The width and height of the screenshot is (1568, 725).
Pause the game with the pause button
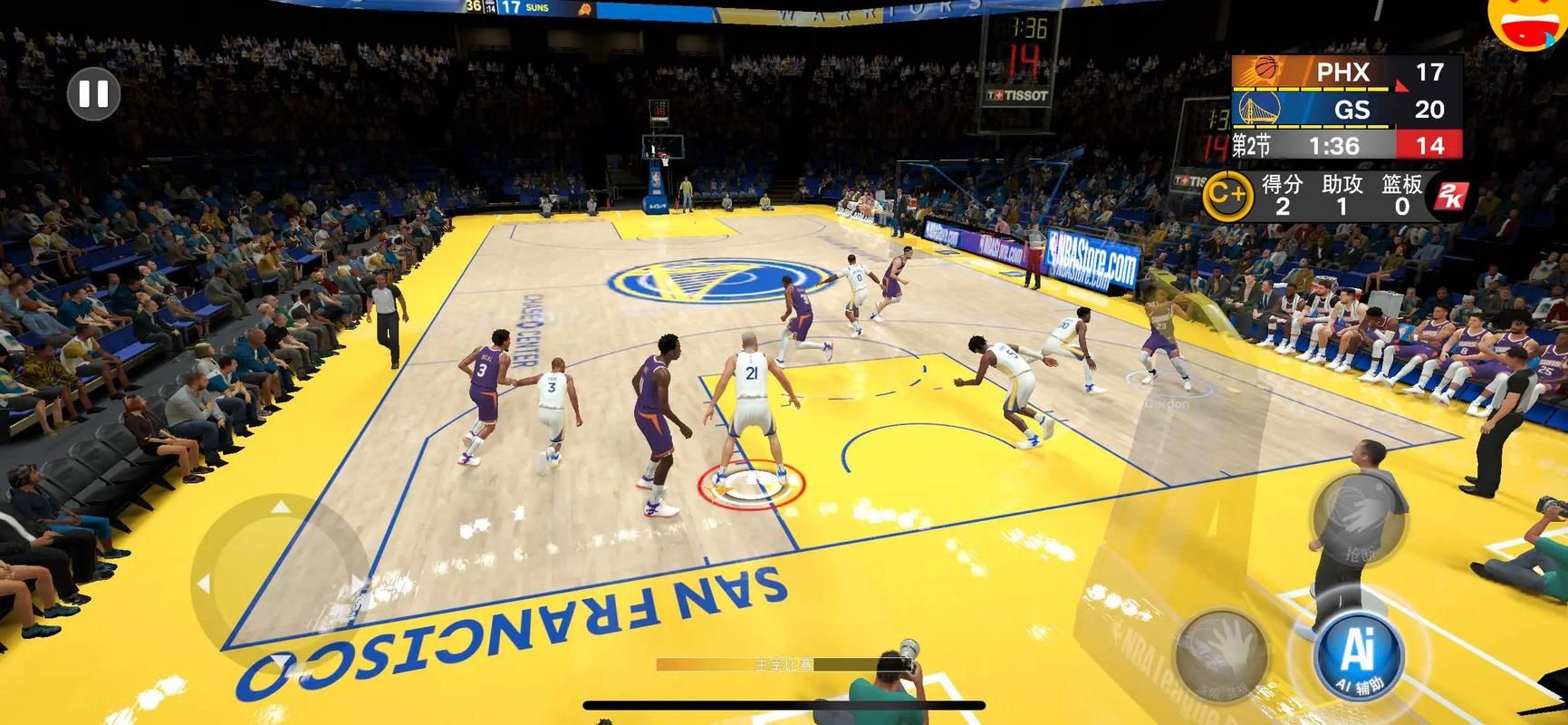93,93
